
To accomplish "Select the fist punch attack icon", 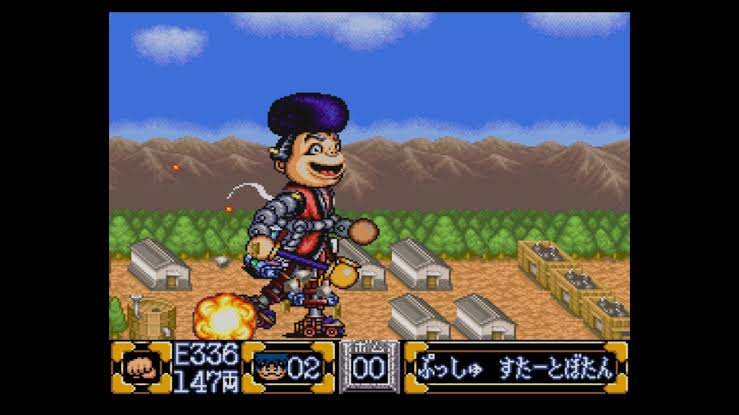I will pos(141,367).
